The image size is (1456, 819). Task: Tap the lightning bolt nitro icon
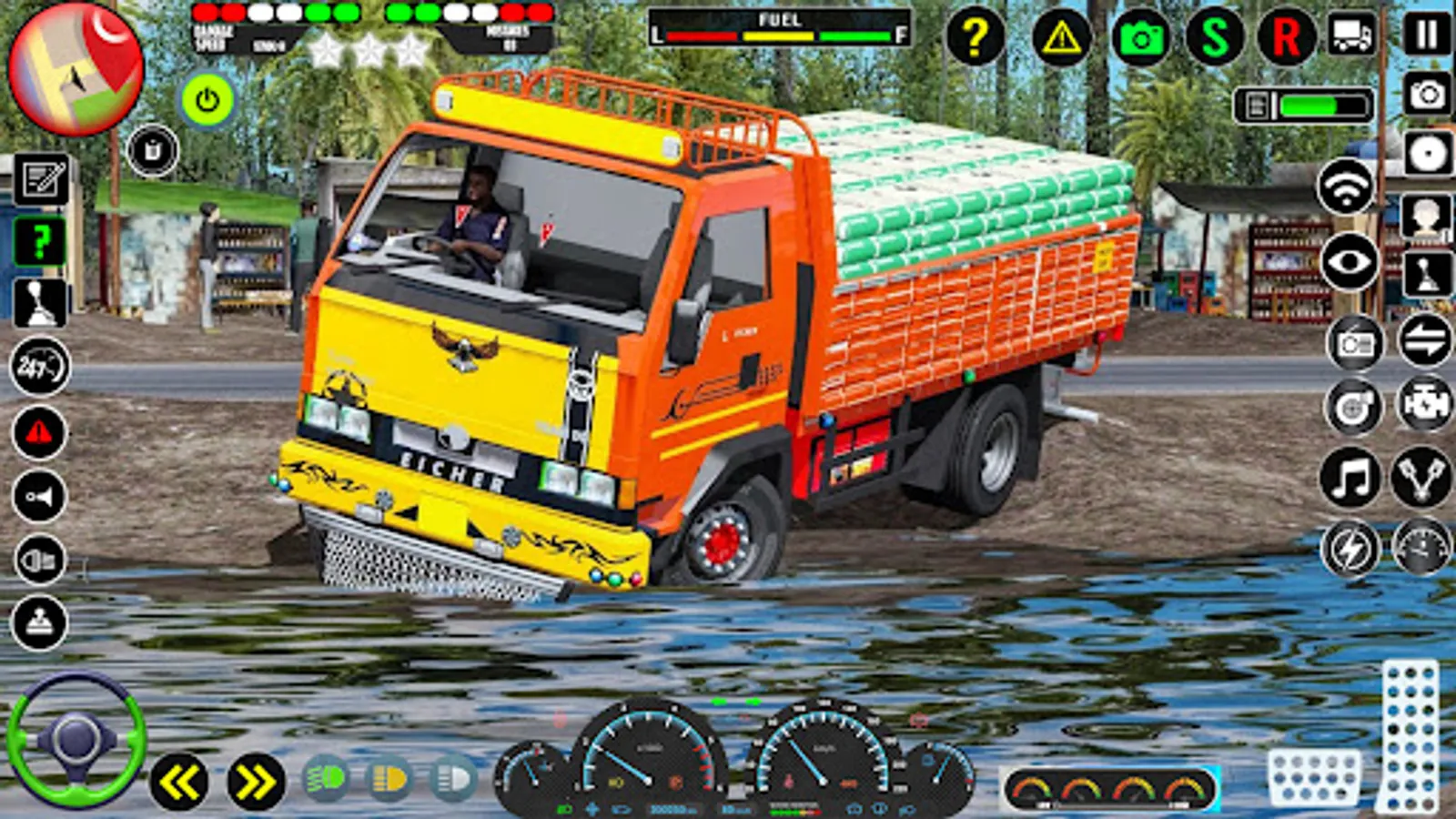point(1351,547)
